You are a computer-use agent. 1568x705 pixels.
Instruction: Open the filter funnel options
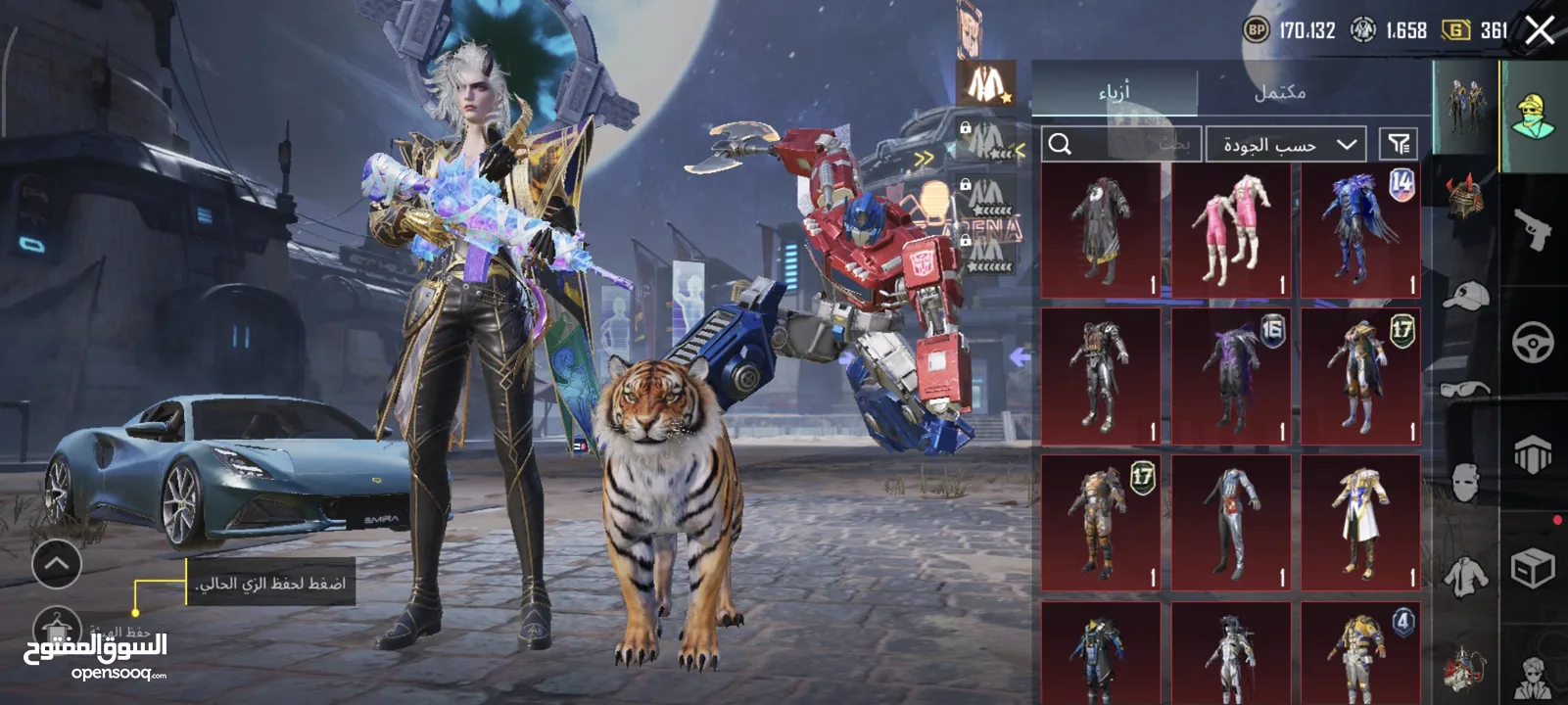coord(1399,145)
